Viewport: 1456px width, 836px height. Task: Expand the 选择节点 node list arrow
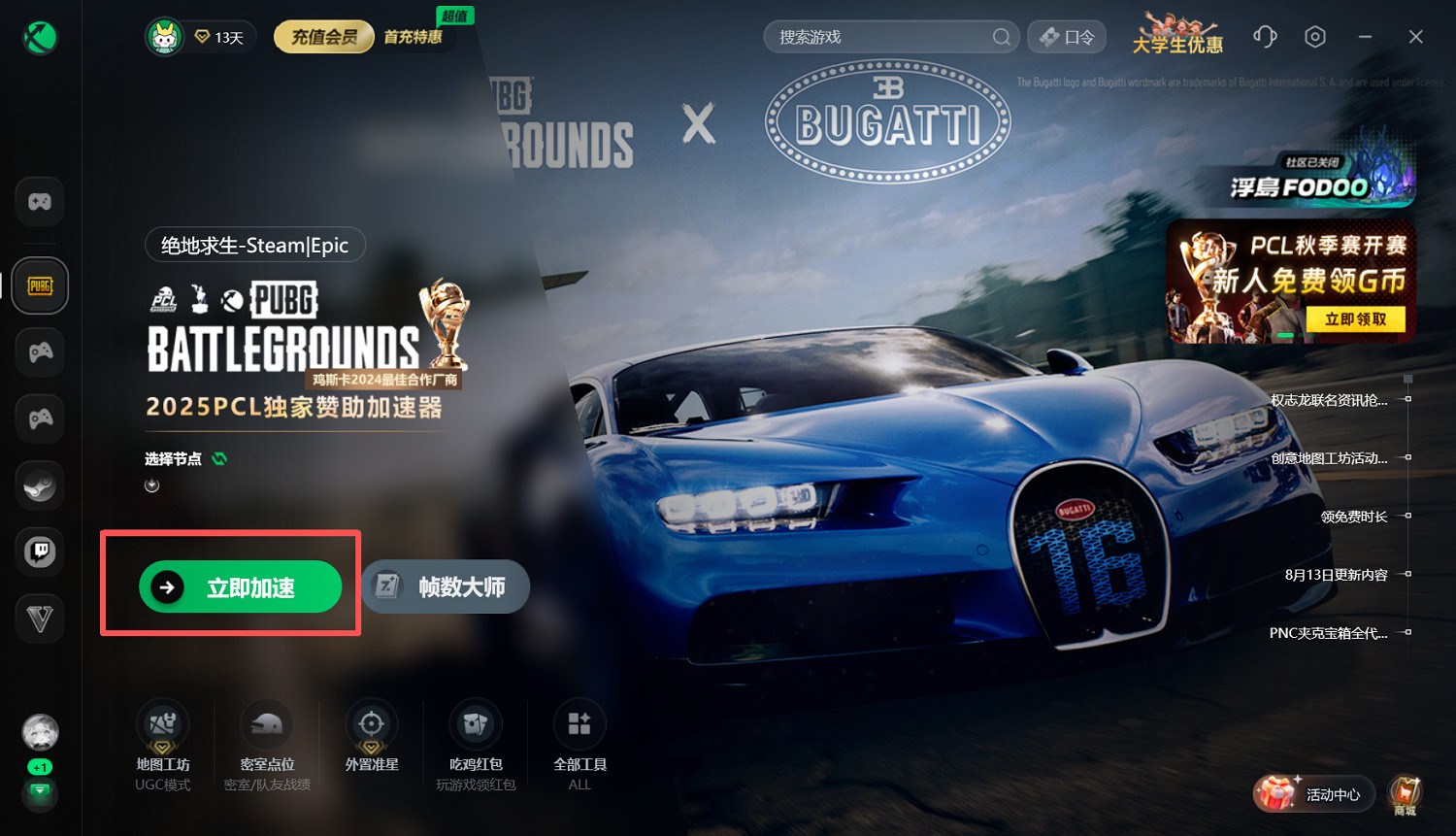[x=151, y=484]
